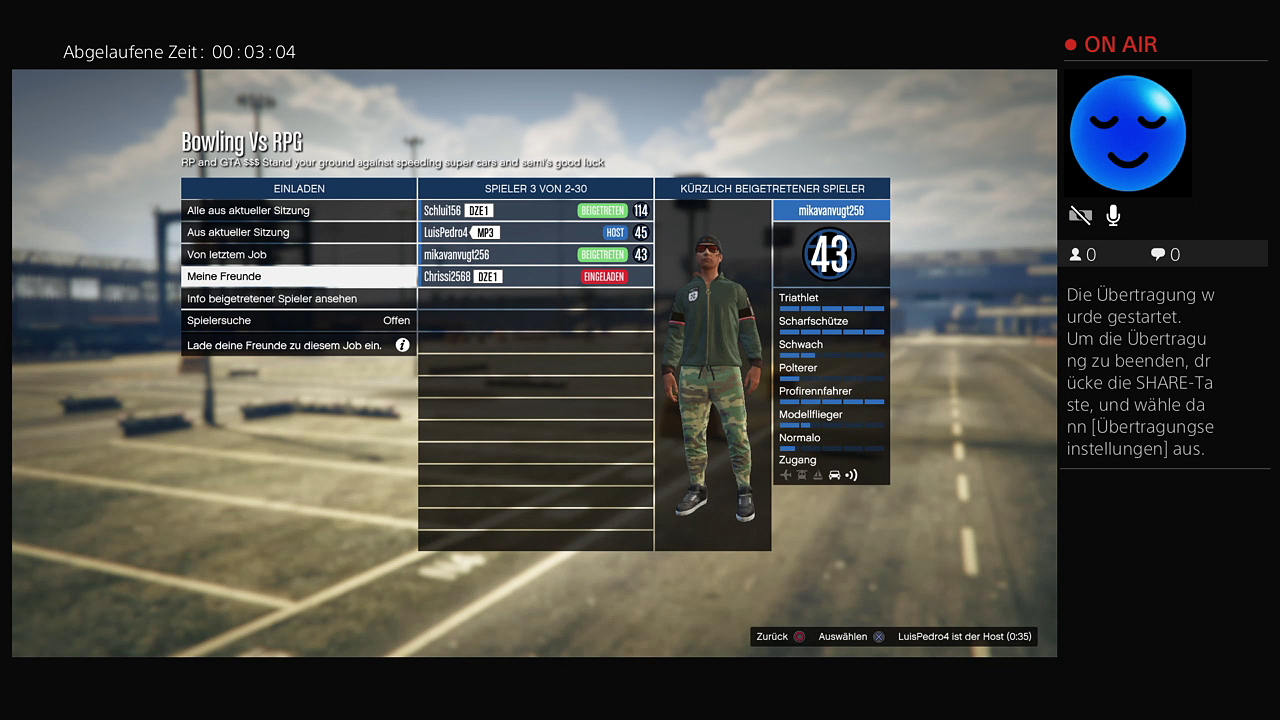Image resolution: width=1280 pixels, height=720 pixels.
Task: Select invited player Chrissi2568
Action: (535, 277)
